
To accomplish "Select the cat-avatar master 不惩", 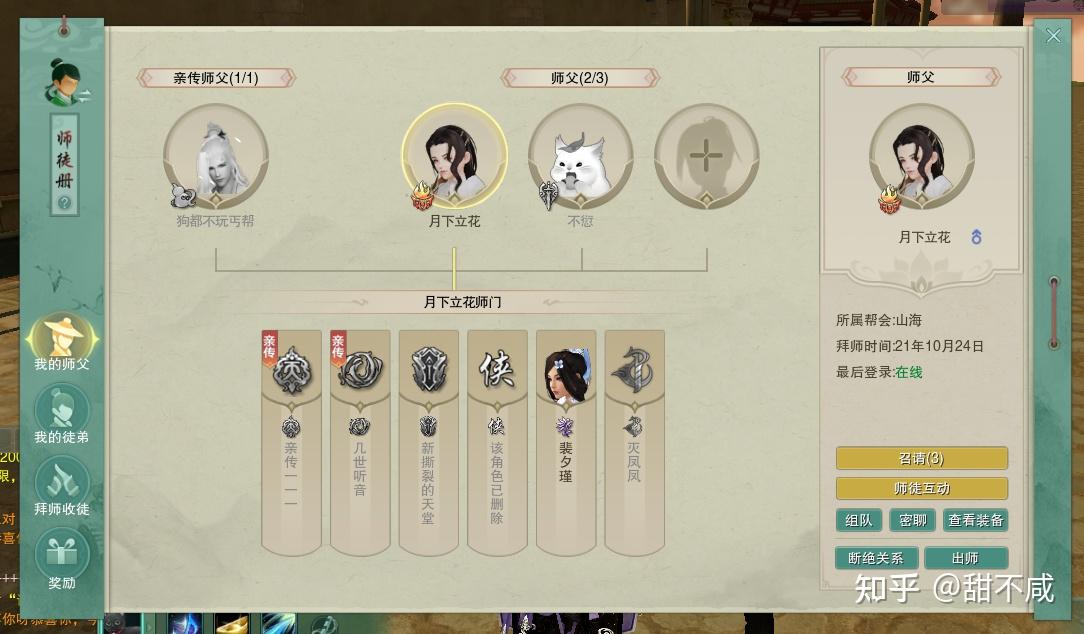I will pos(580,157).
